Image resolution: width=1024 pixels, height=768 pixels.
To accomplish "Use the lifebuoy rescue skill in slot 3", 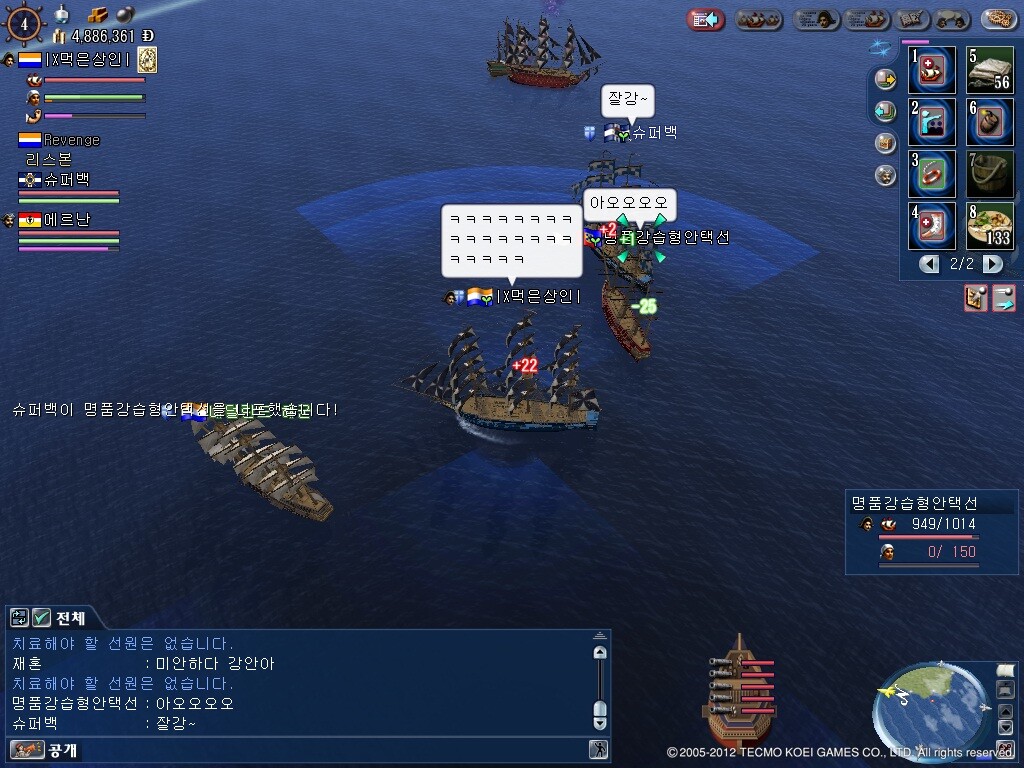I will coord(932,174).
